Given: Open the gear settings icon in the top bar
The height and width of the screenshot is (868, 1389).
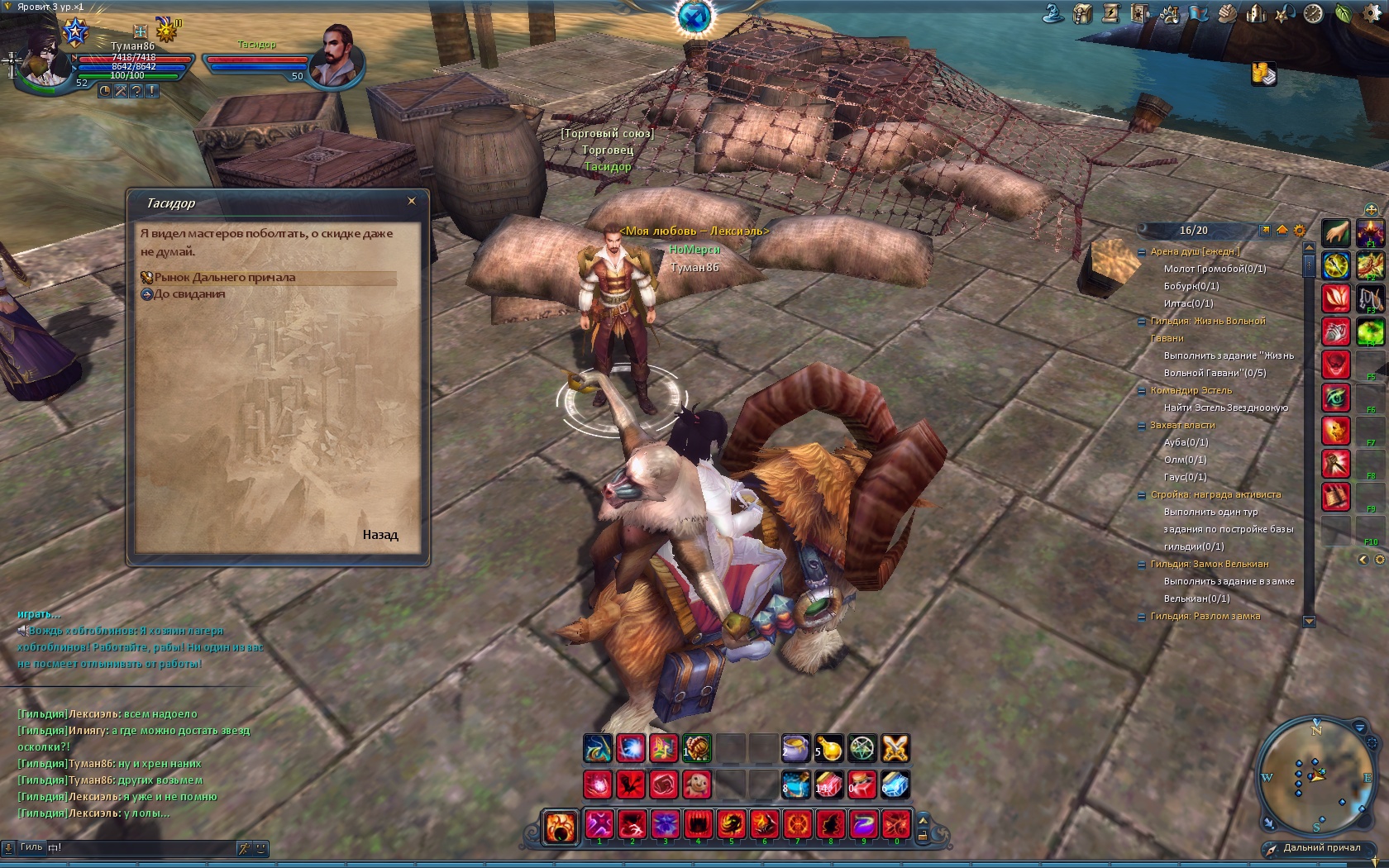Looking at the screenshot, I should tap(1371, 14).
